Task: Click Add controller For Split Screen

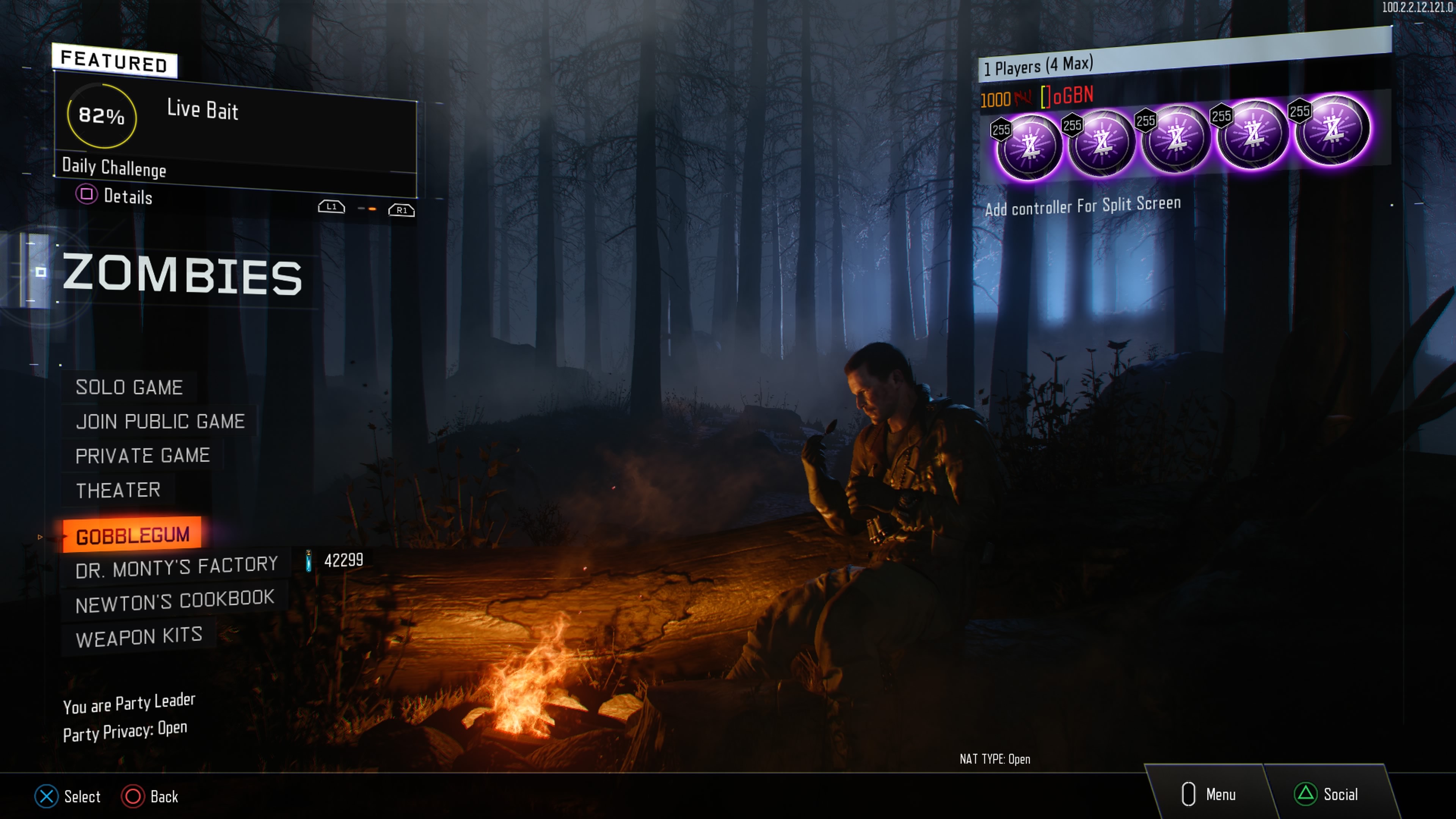Action: [x=1083, y=206]
